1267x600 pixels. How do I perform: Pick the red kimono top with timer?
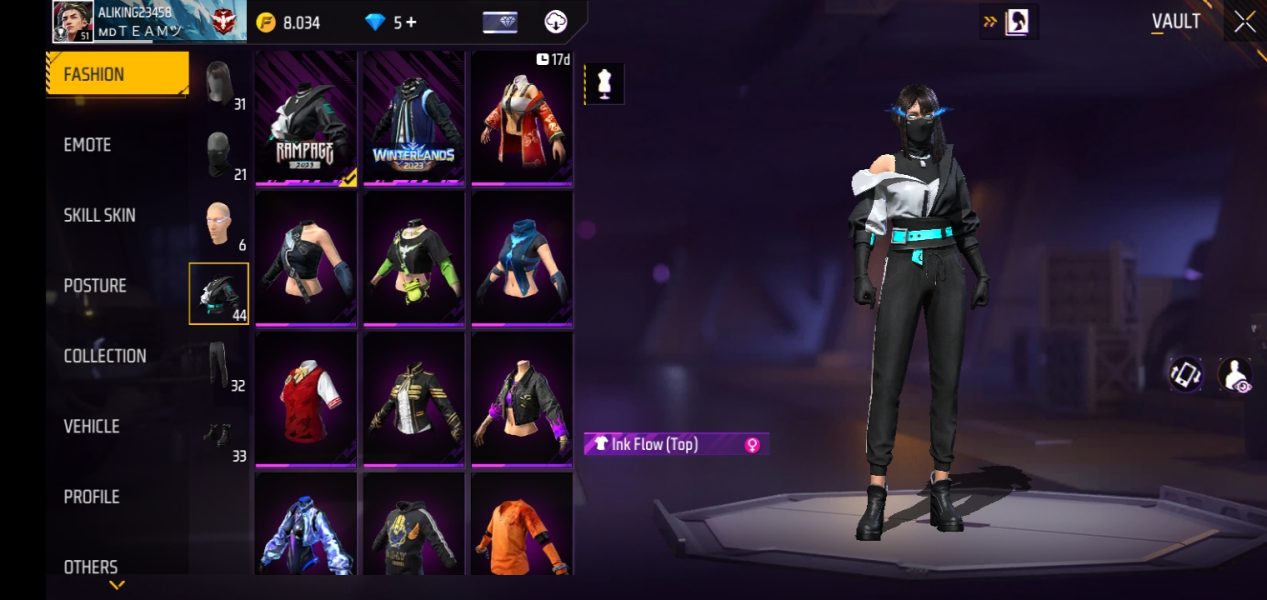tap(522, 118)
